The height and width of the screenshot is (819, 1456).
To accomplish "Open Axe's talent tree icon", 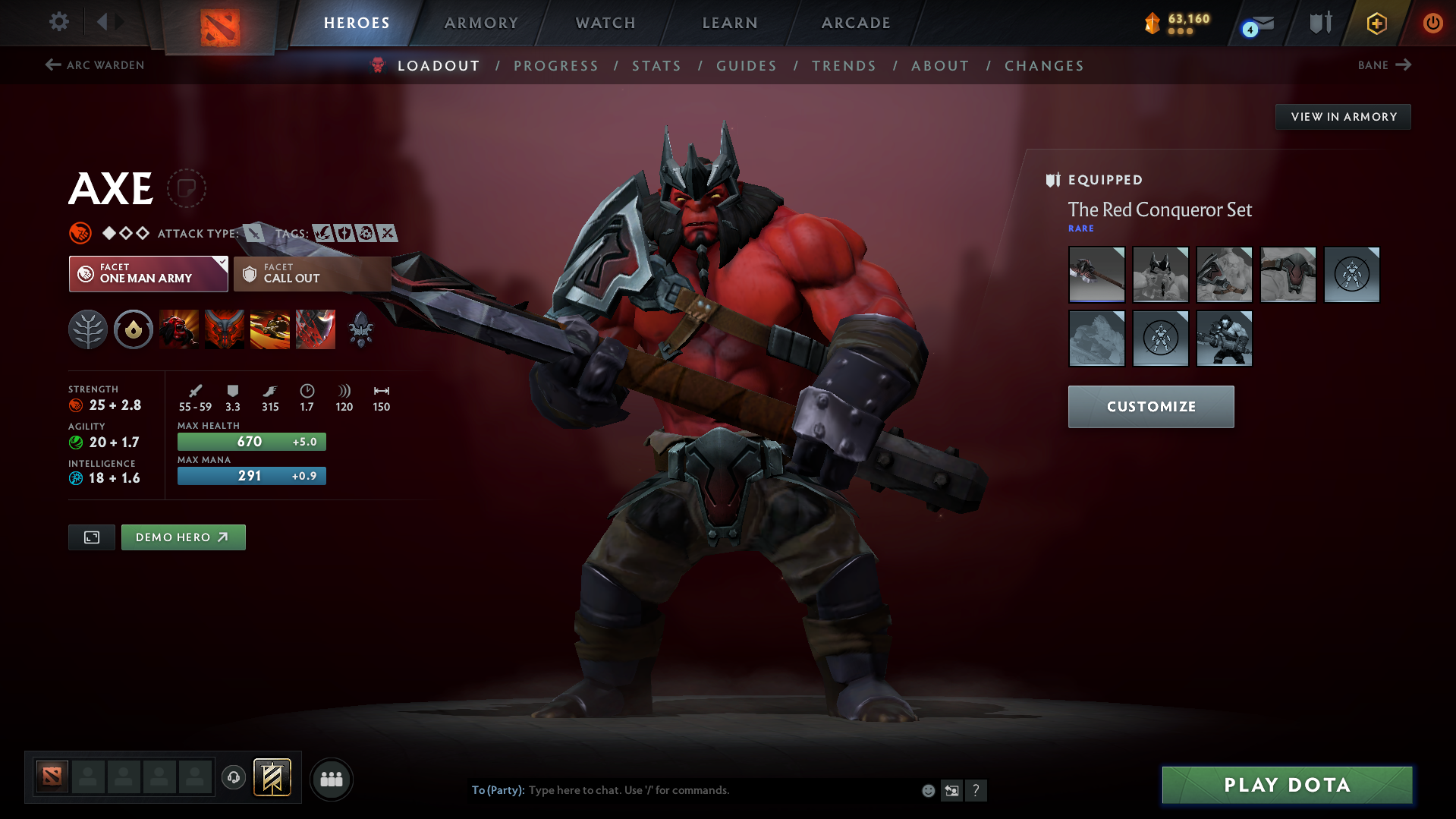I will point(88,329).
